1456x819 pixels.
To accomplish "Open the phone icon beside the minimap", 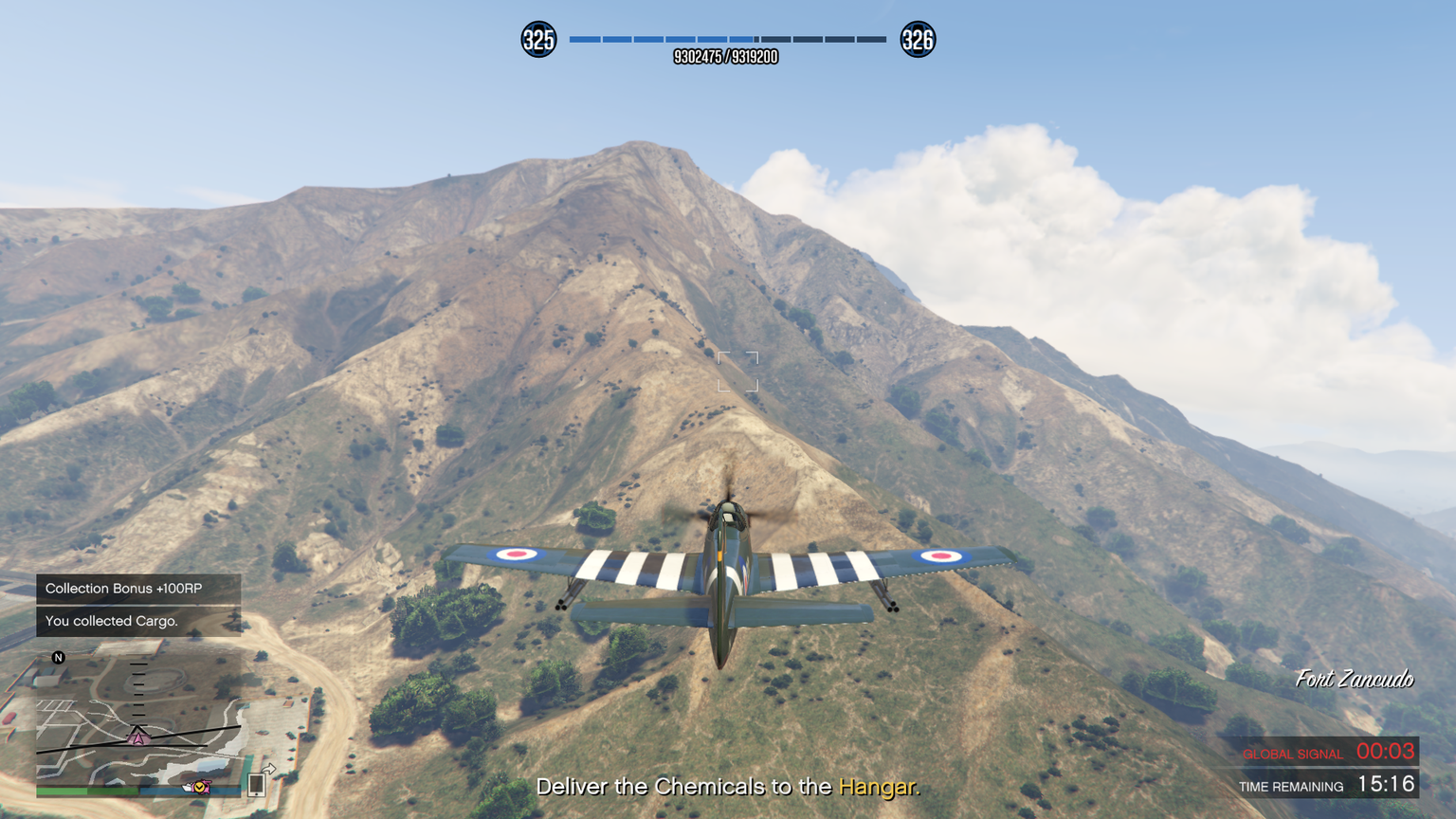I will pos(256,784).
